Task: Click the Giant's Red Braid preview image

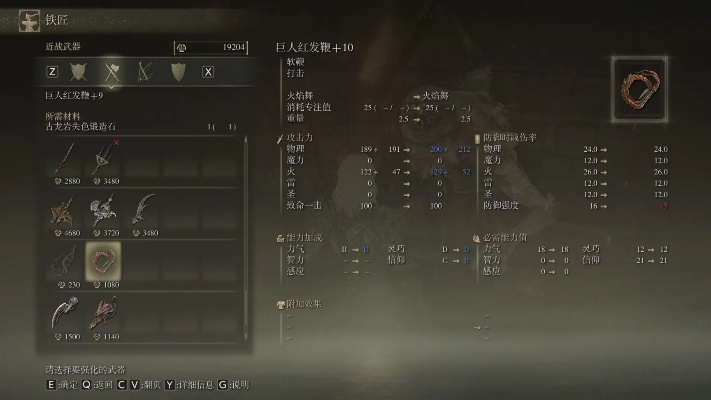Action: [641, 89]
